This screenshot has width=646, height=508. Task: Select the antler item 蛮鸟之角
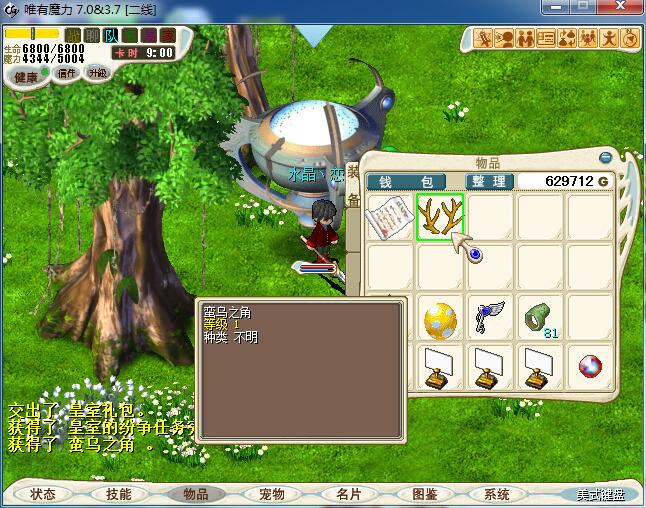(440, 217)
